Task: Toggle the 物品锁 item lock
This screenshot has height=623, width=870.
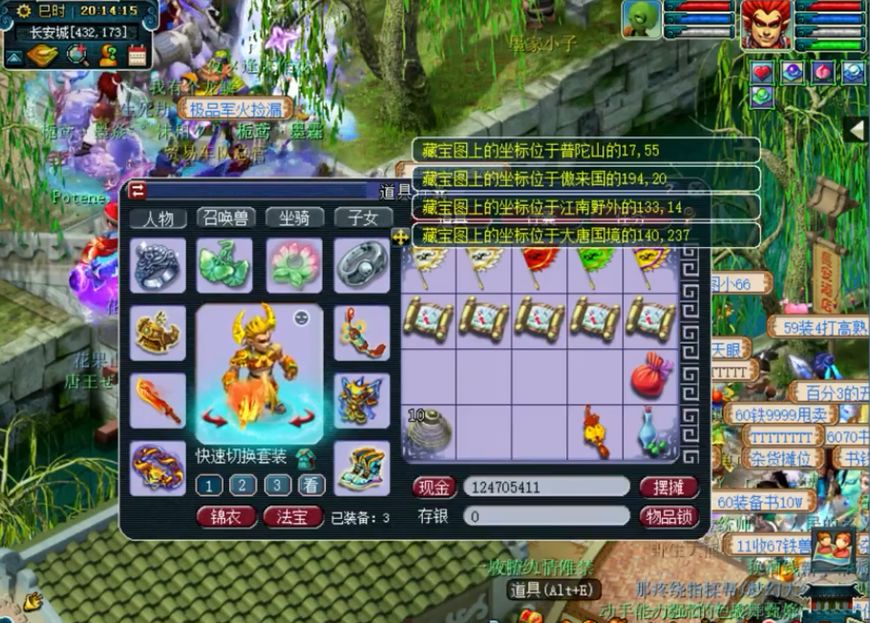Action: (x=668, y=516)
